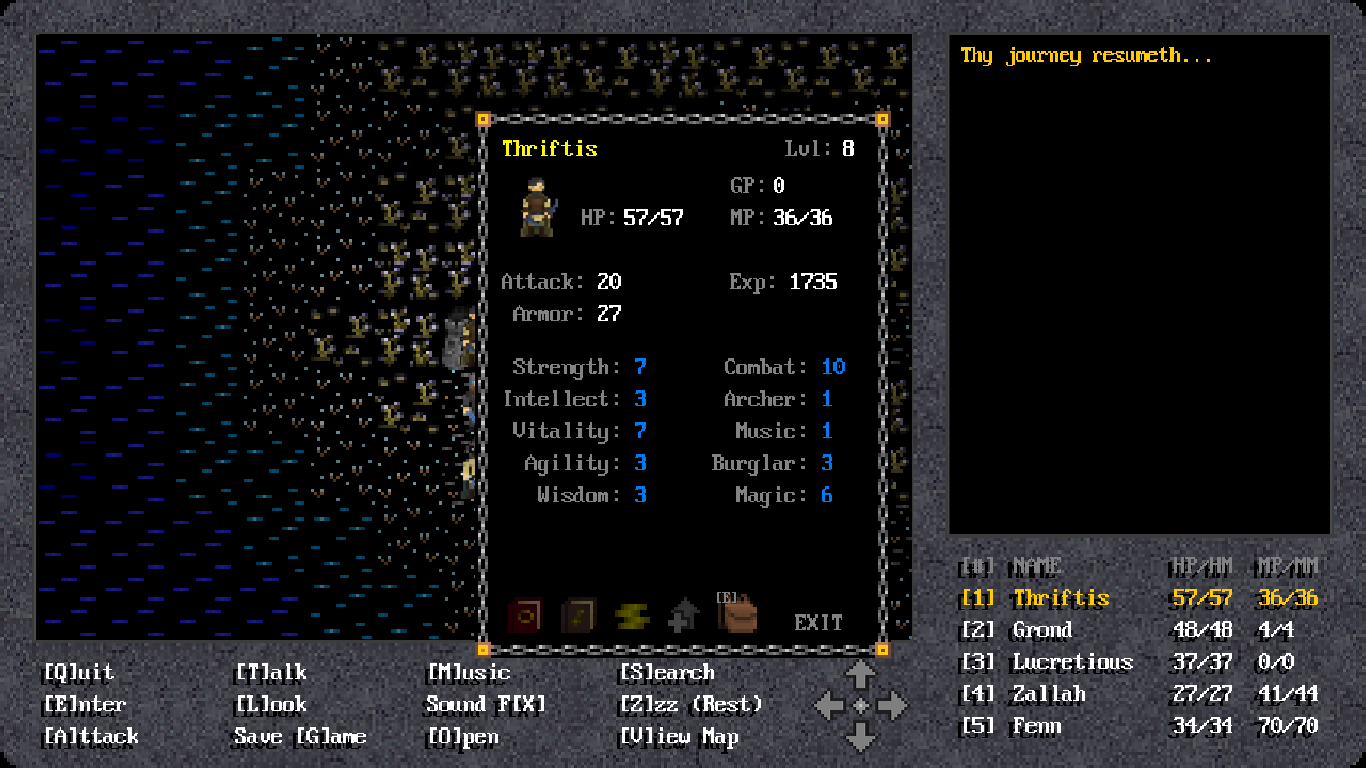
Task: Select the Search command
Action: [666, 672]
